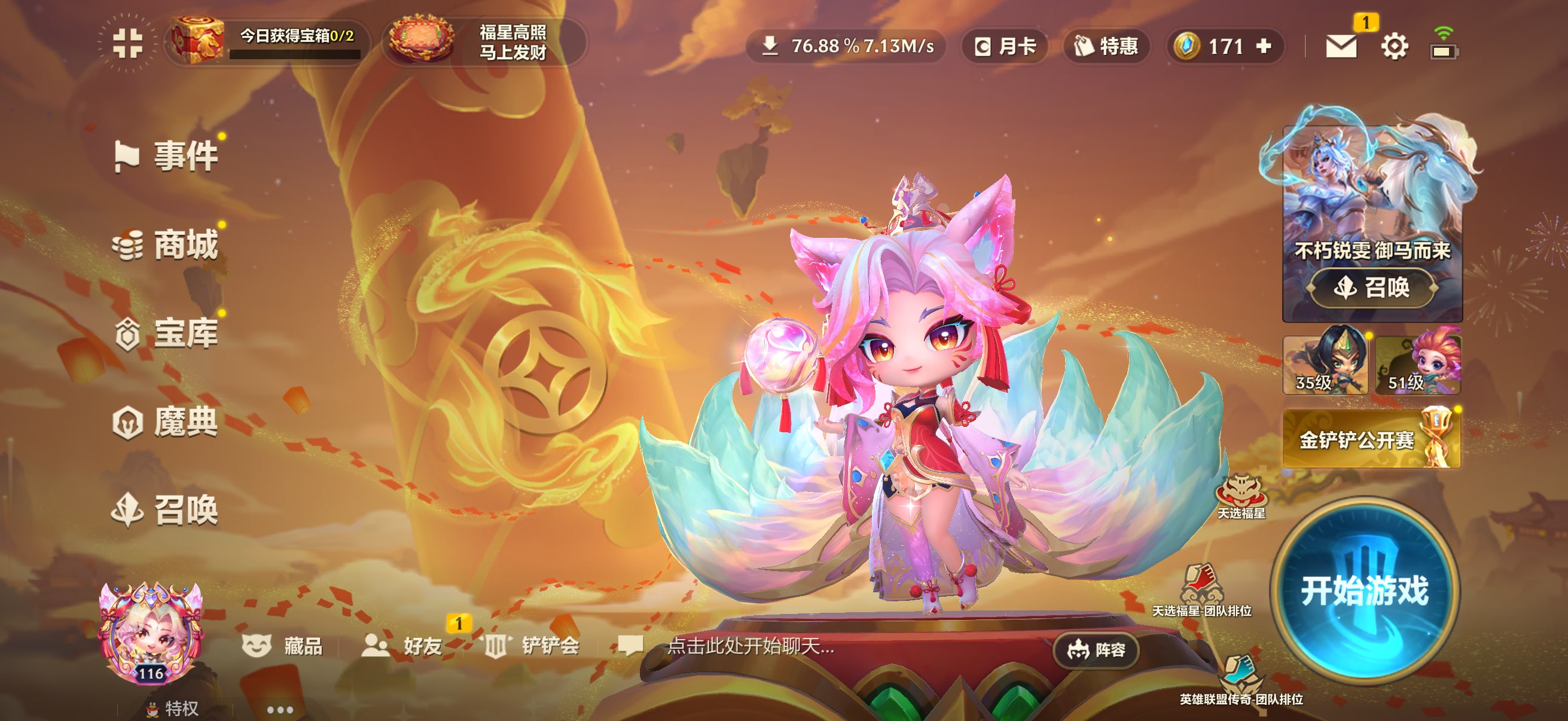Open the mailbox envelope icon
1568x721 pixels.
[1341, 46]
